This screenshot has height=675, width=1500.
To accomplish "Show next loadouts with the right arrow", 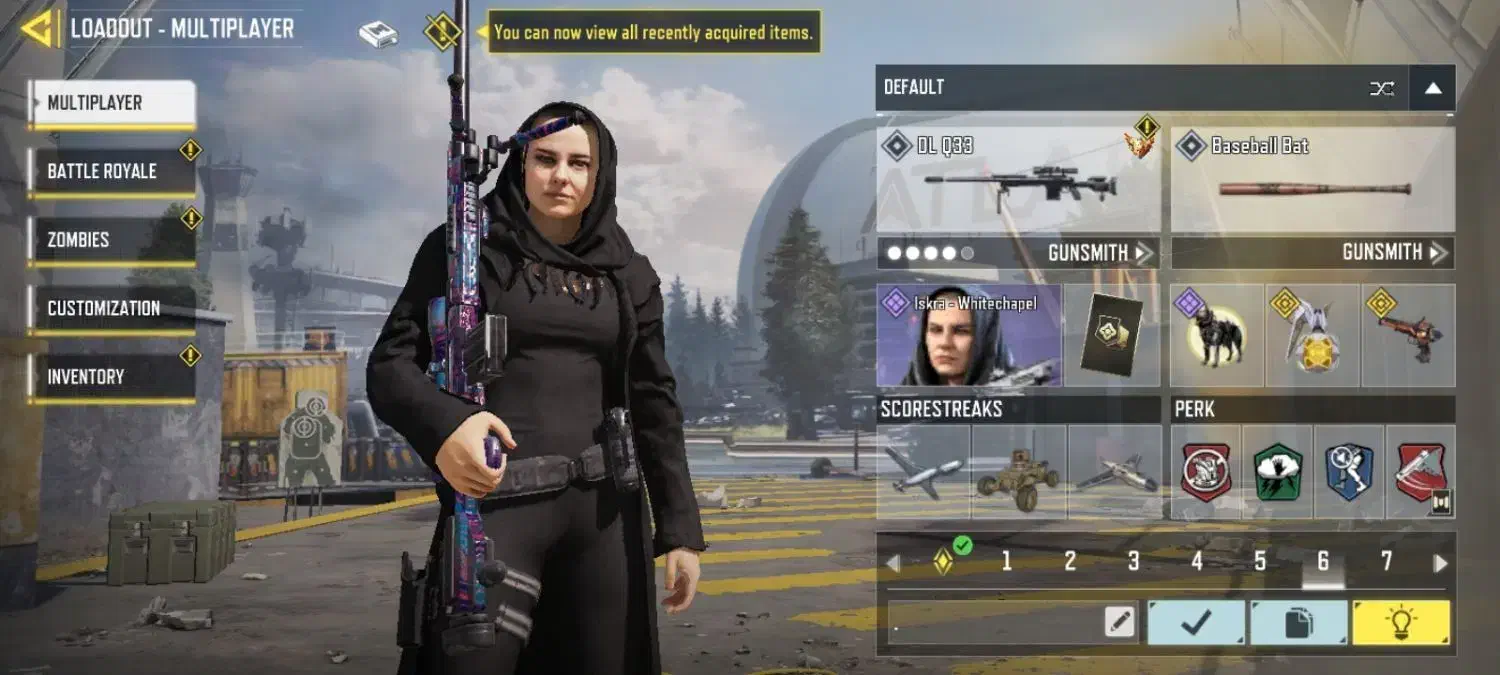I will tap(1440, 563).
